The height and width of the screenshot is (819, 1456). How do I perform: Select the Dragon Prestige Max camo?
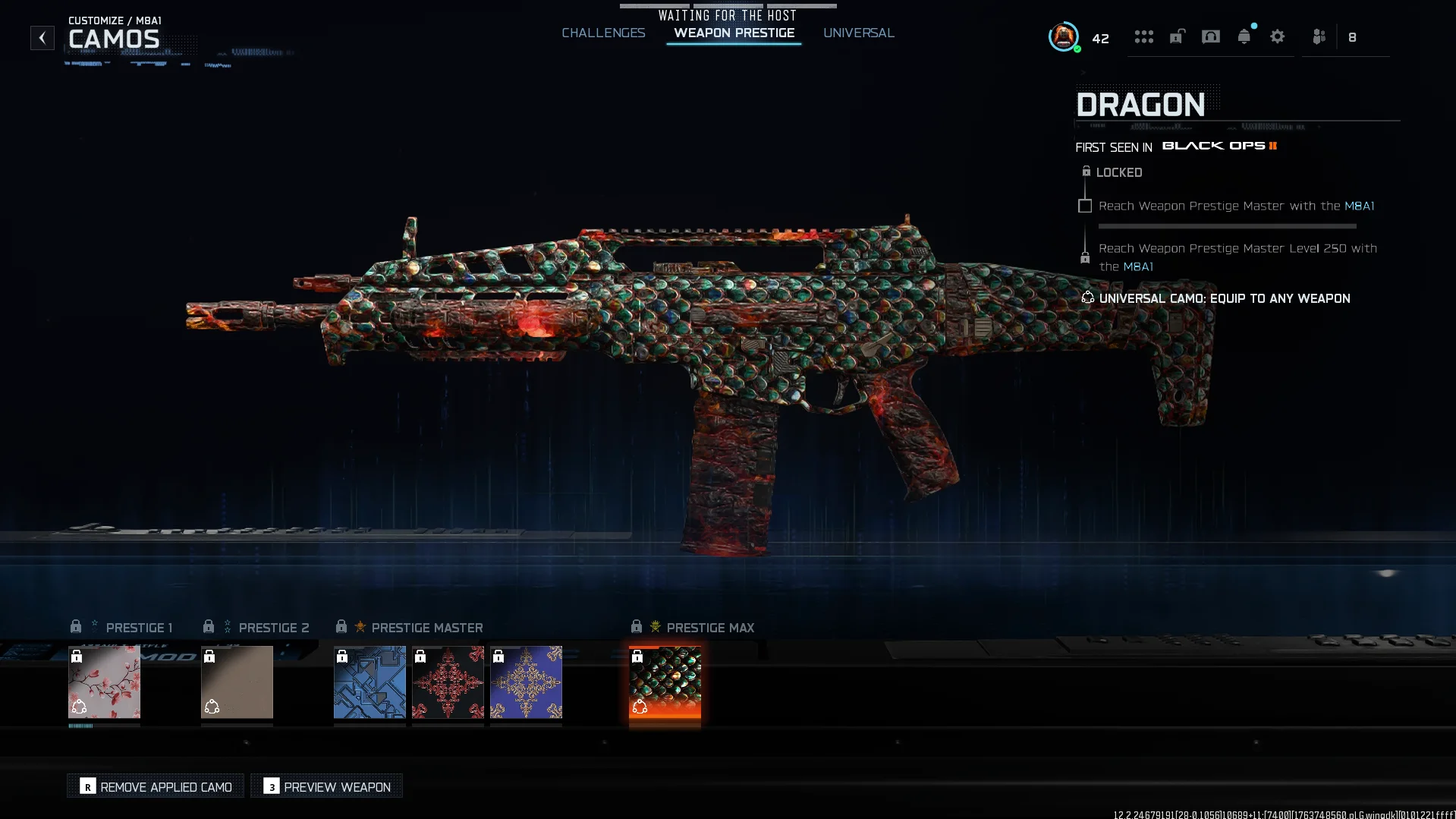(x=665, y=682)
